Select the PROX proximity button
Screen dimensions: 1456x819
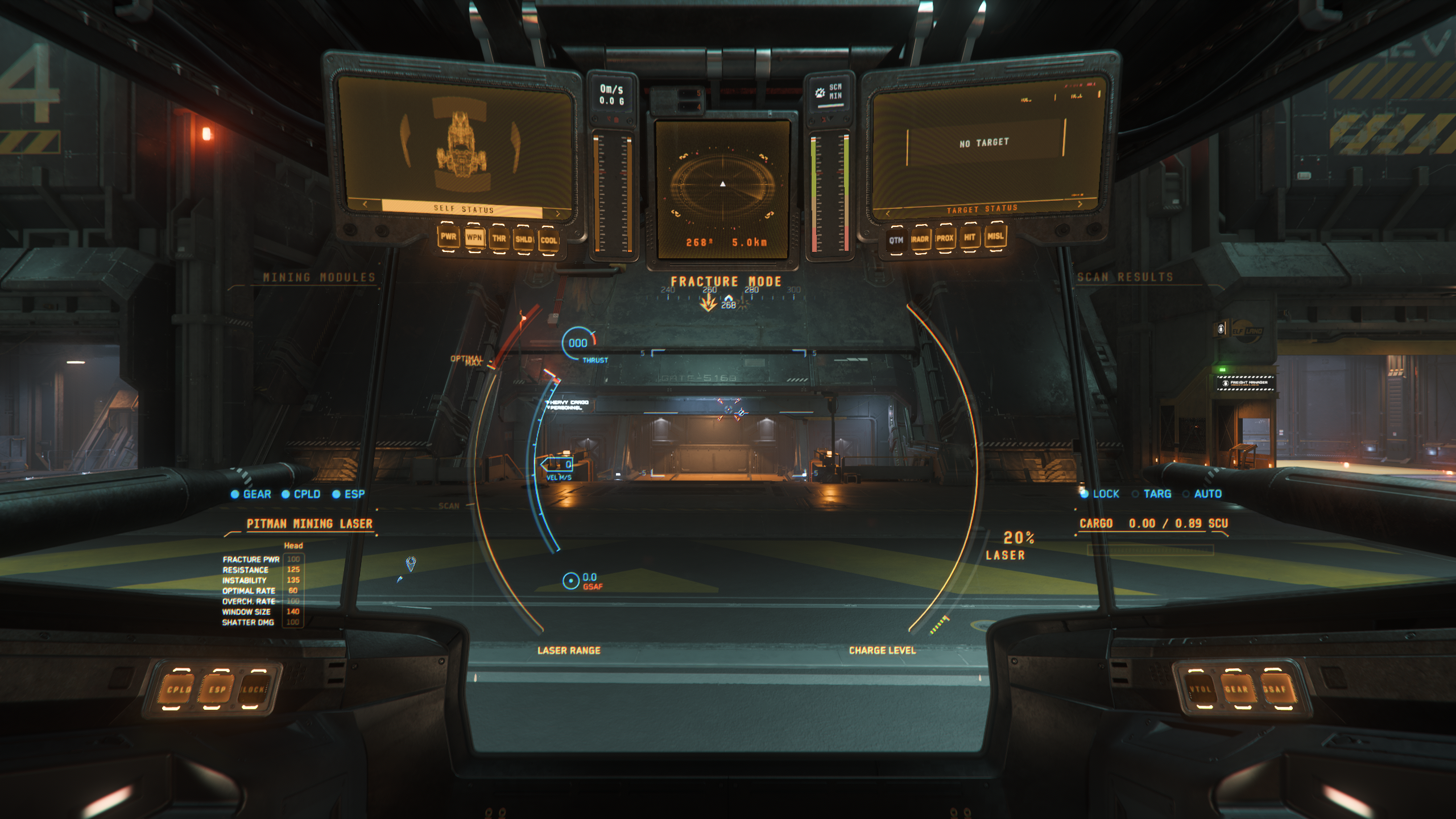tap(945, 238)
